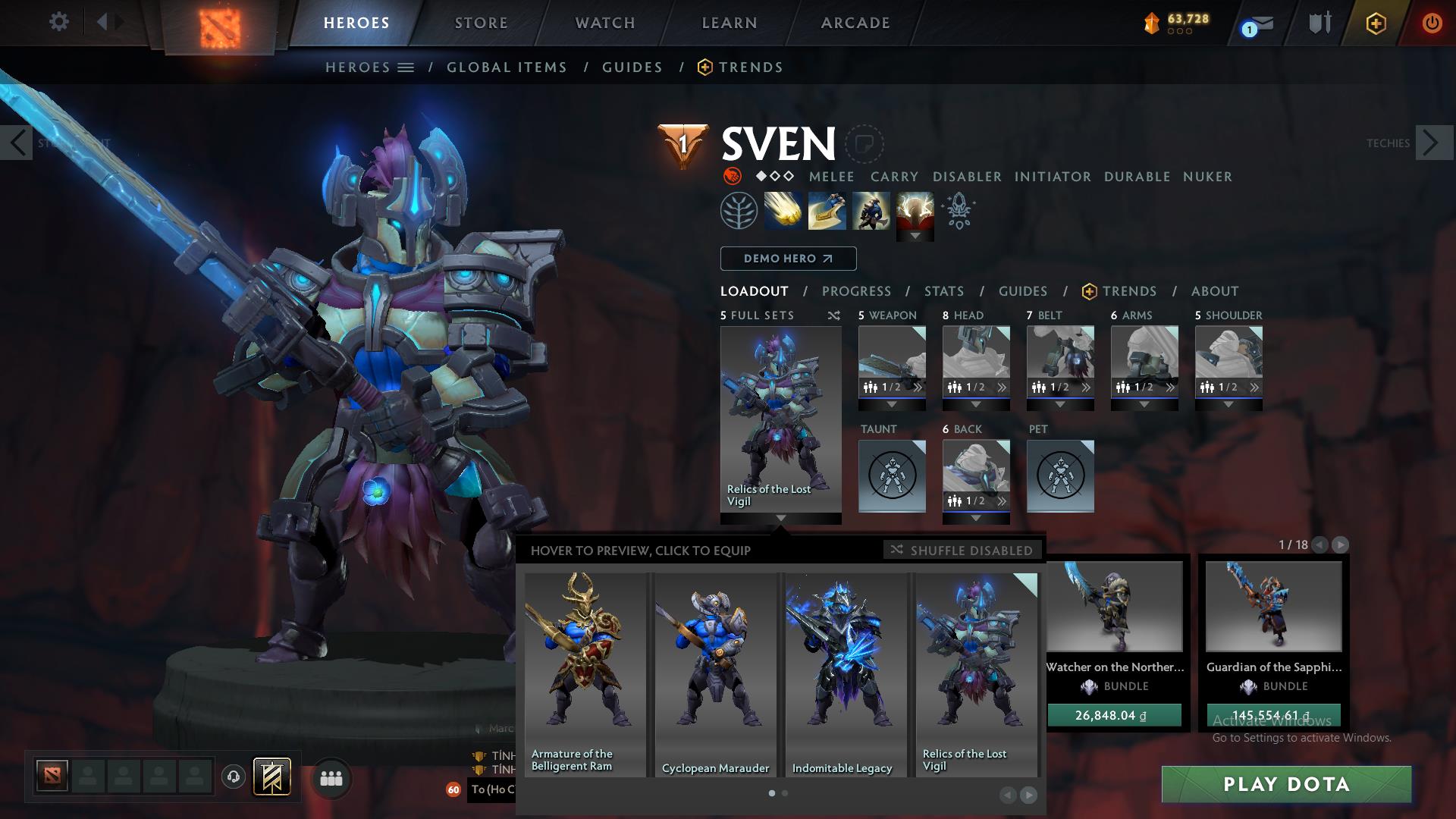
Task: Select the God's Strength ability icon
Action: pyautogui.click(x=914, y=210)
